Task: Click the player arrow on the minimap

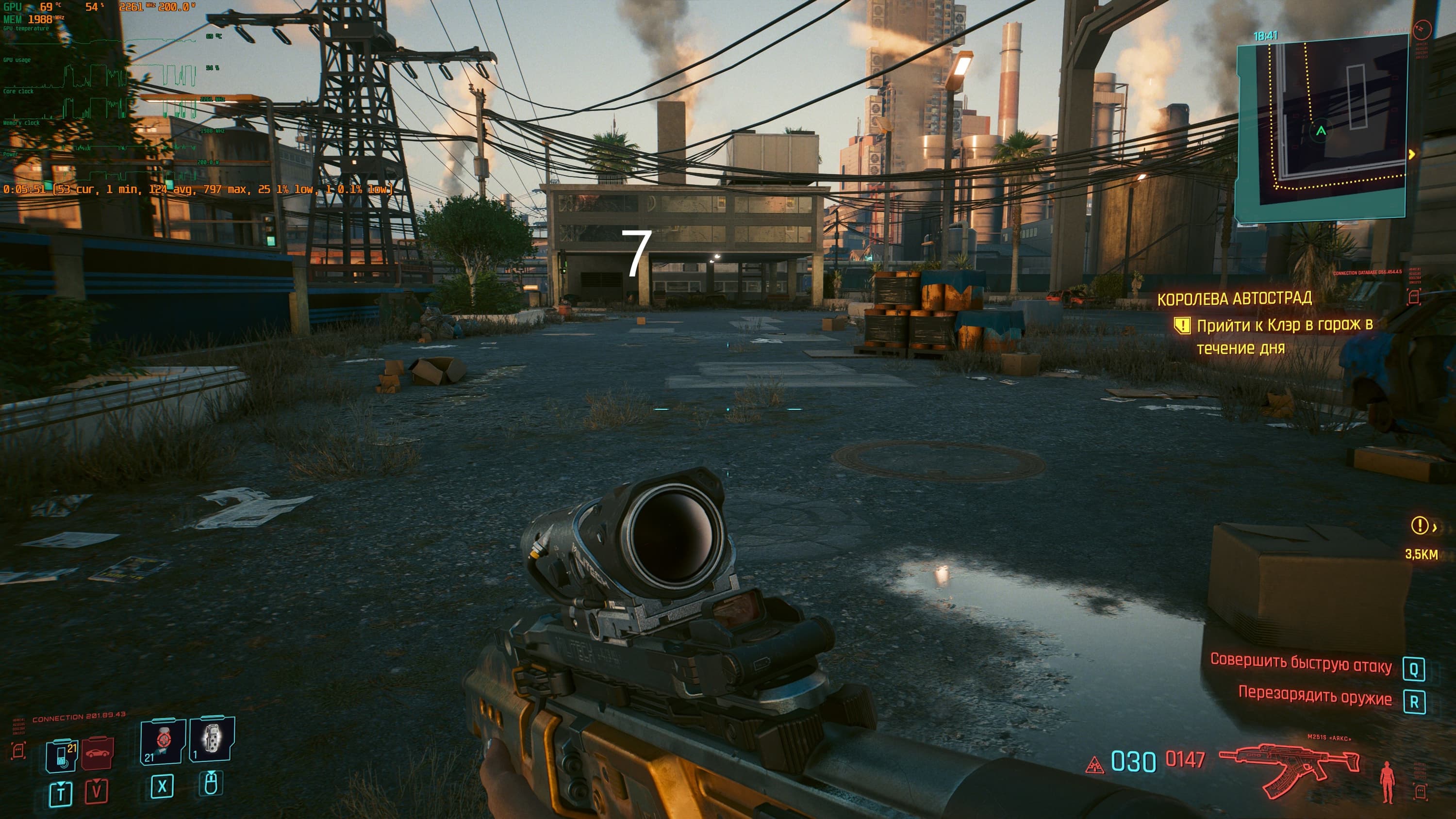Action: 1321,131
